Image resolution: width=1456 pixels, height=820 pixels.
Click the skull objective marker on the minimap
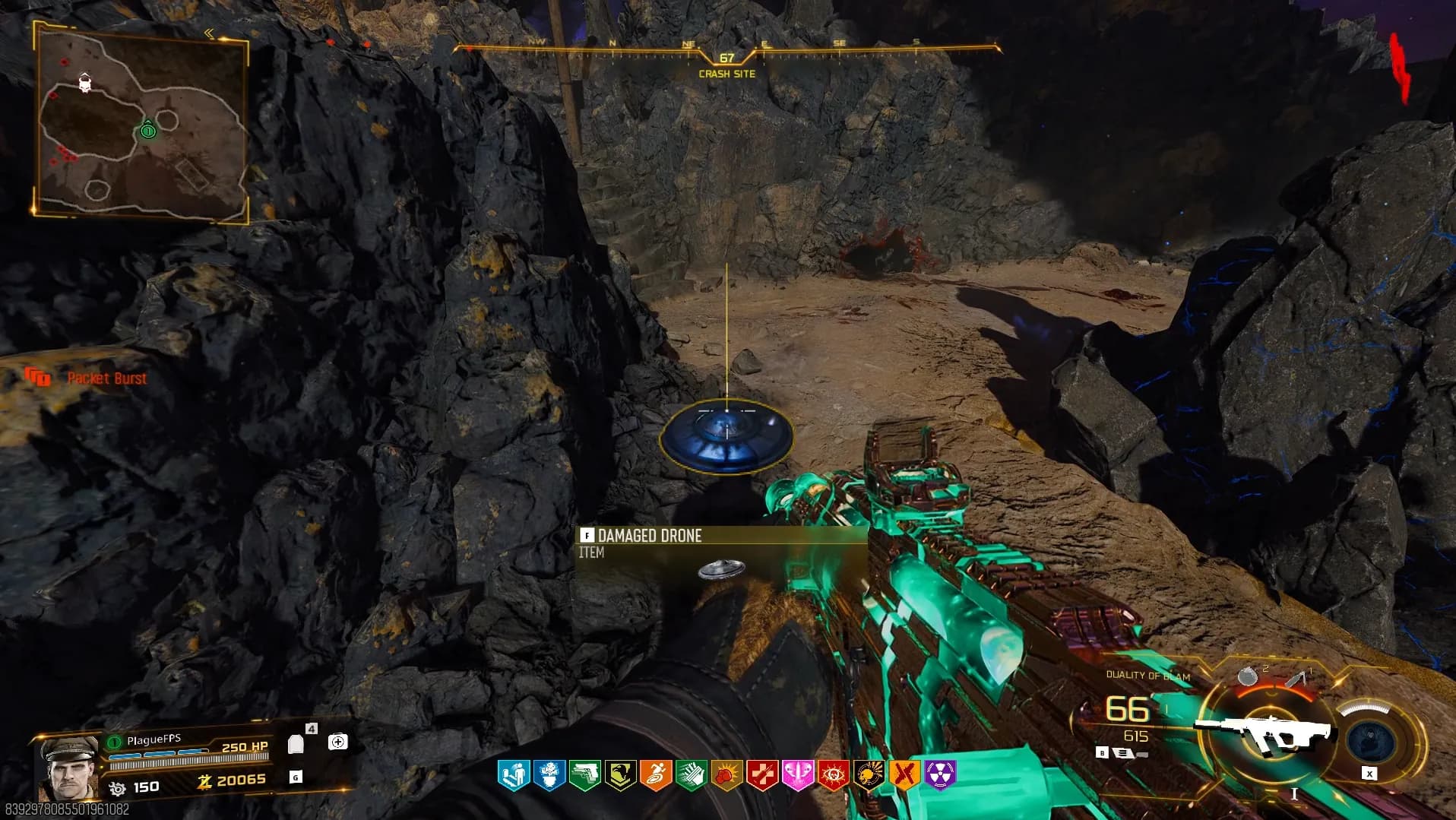85,82
